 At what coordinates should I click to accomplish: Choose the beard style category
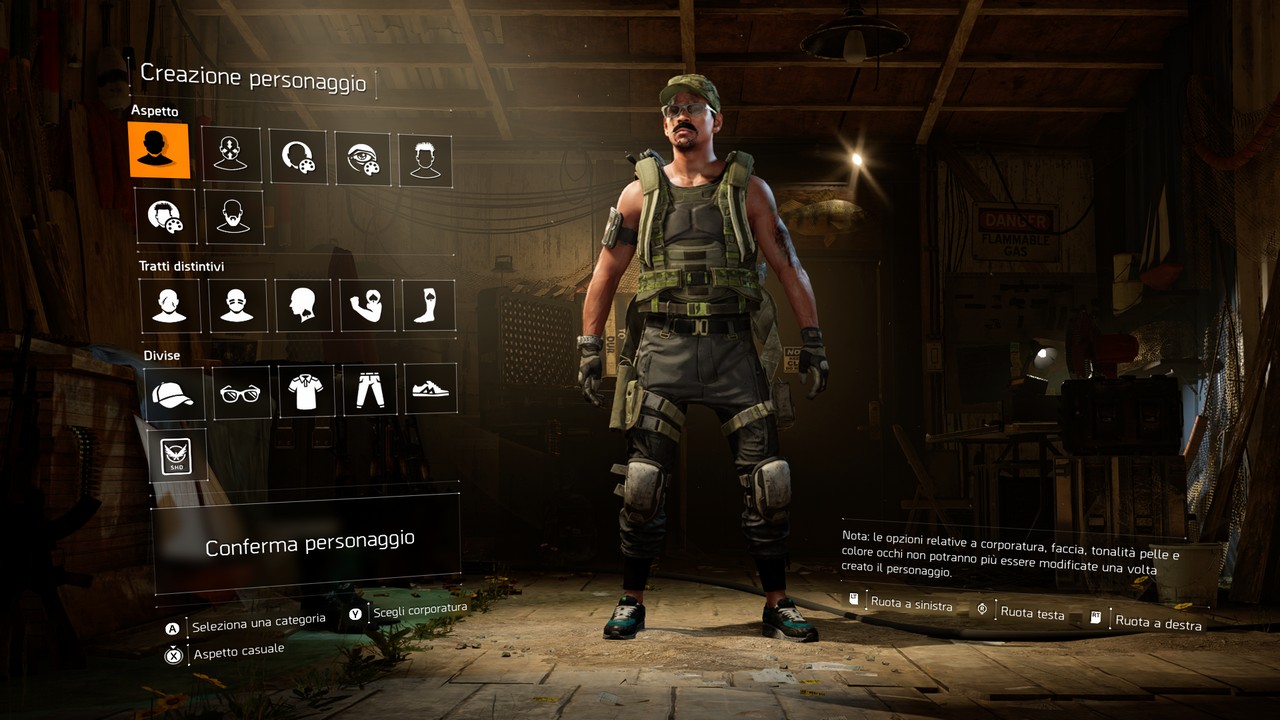tap(234, 216)
